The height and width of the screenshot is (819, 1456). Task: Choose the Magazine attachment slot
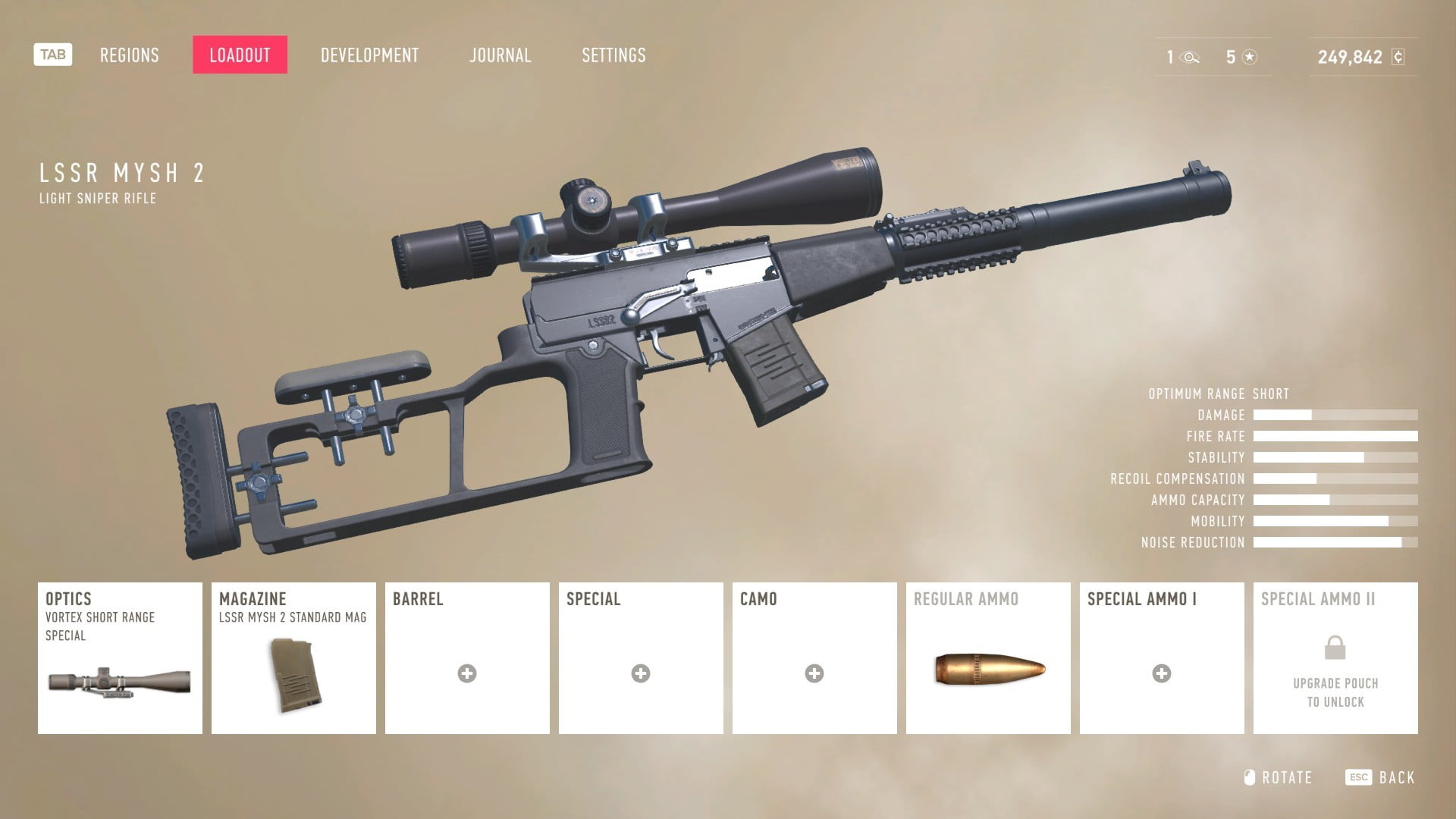[293, 657]
